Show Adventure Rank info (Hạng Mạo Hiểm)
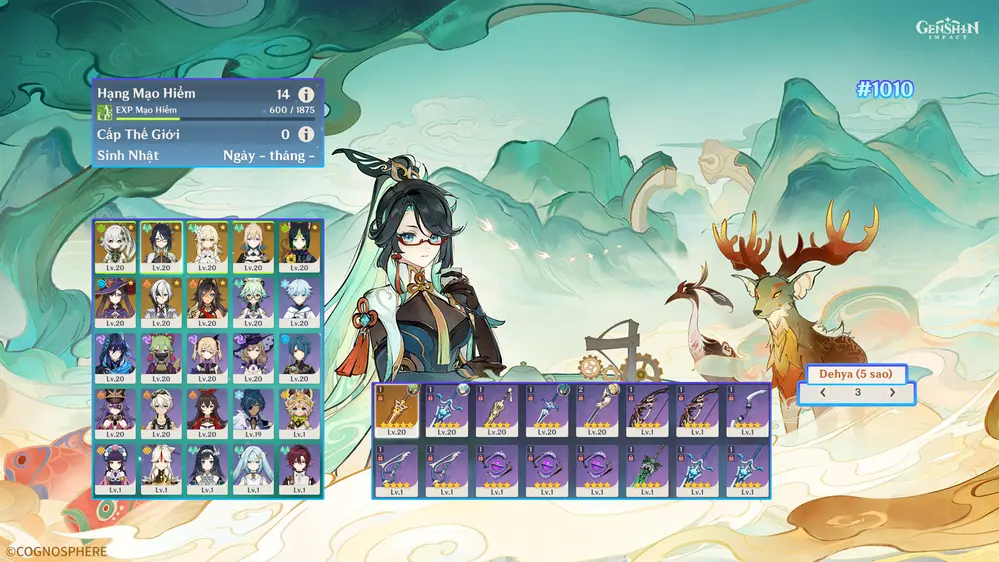The width and height of the screenshot is (999, 562). (306, 94)
